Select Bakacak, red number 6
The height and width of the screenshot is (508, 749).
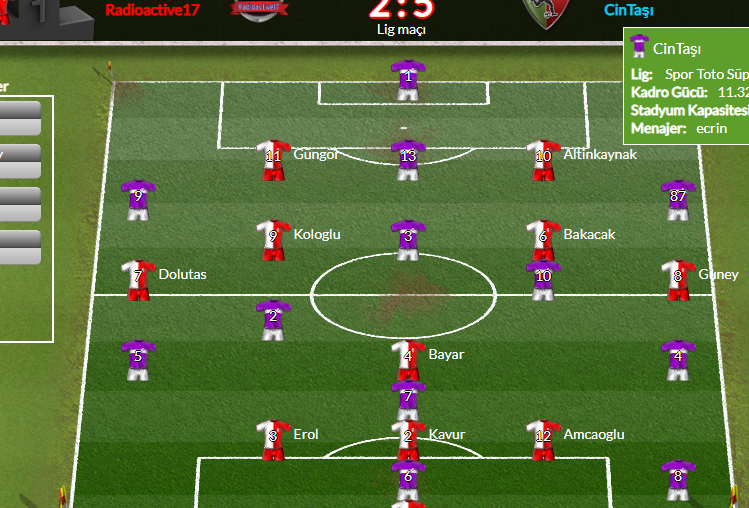click(x=542, y=239)
